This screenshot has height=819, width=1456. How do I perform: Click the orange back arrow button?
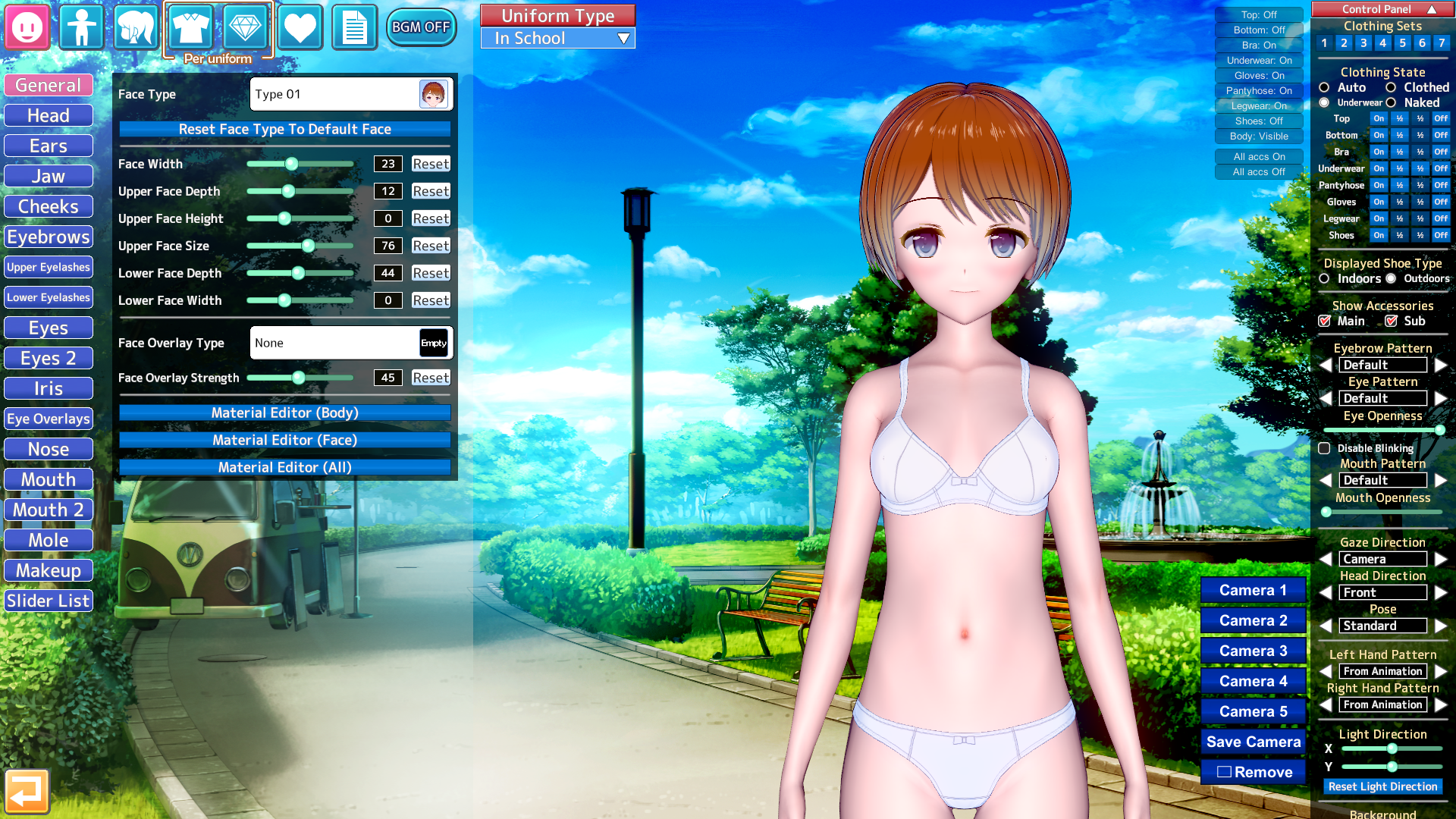(27, 792)
